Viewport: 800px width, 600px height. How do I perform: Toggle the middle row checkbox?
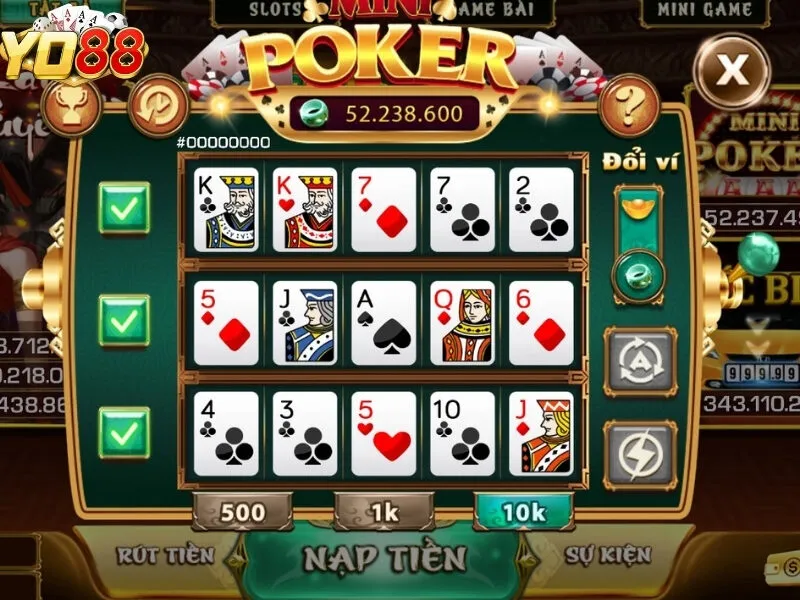click(124, 320)
